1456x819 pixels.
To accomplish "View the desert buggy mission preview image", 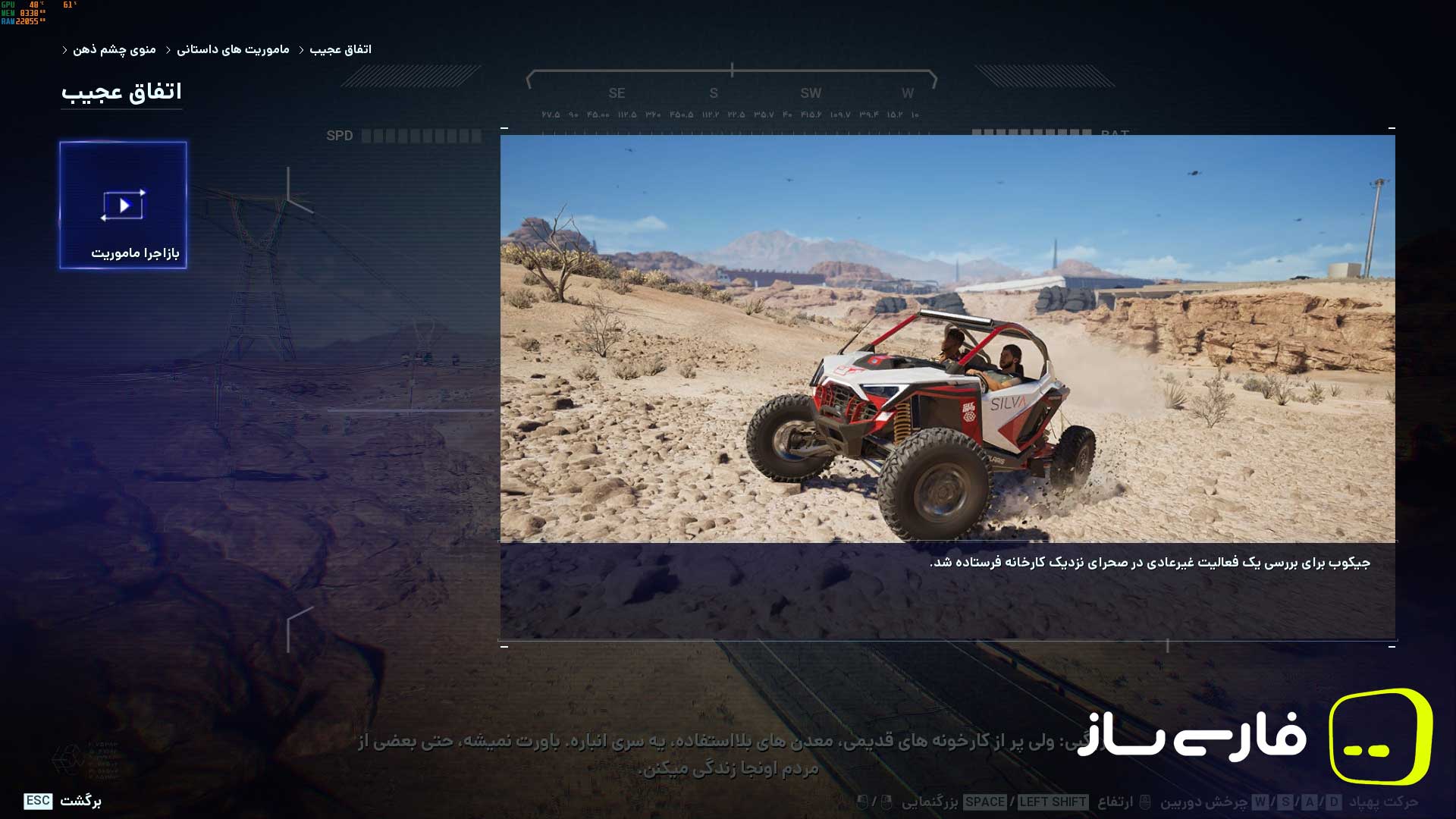I will 947,338.
